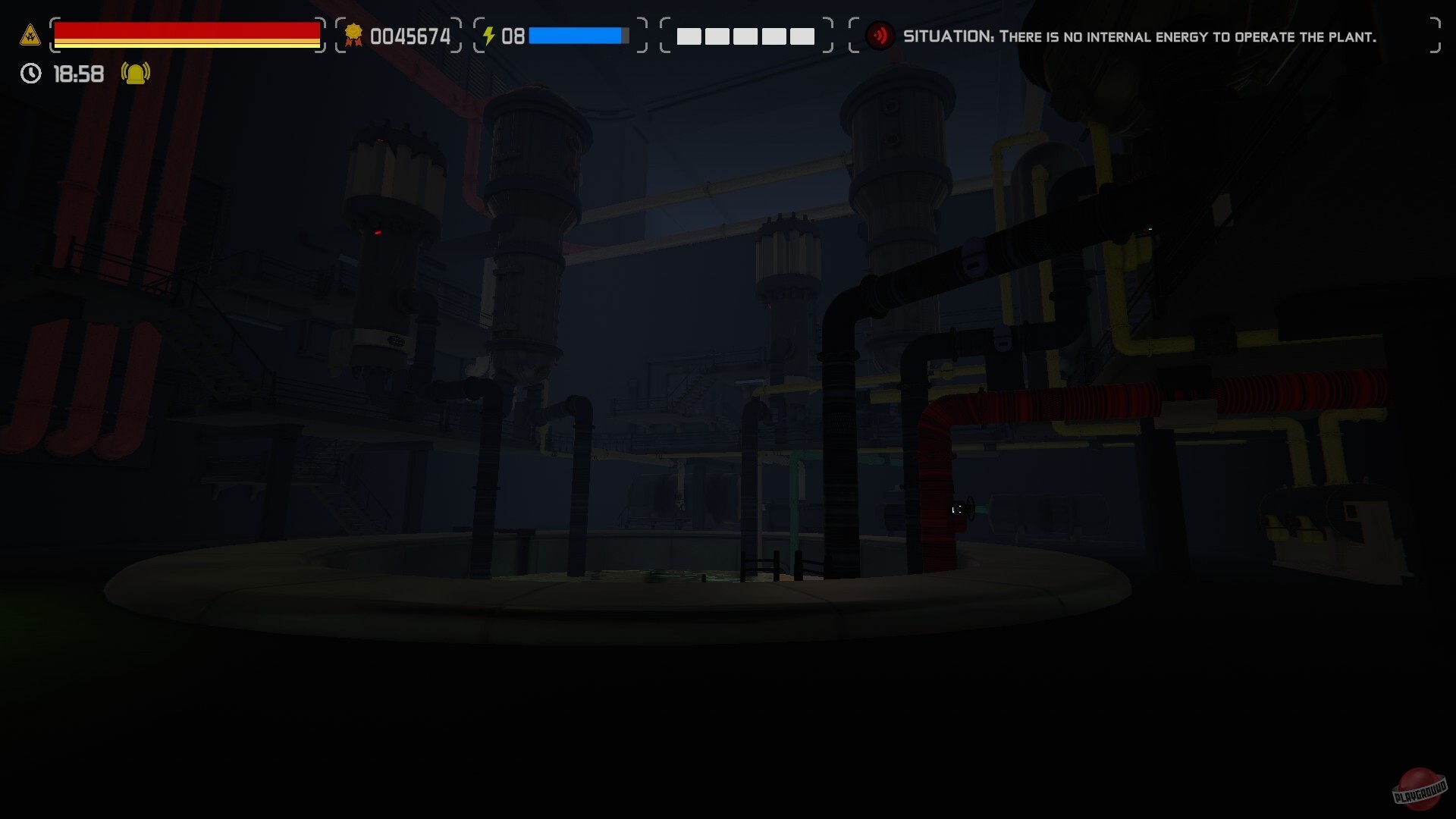This screenshot has height=819, width=1456.
Task: Select the last inventory slot
Action: 802,36
